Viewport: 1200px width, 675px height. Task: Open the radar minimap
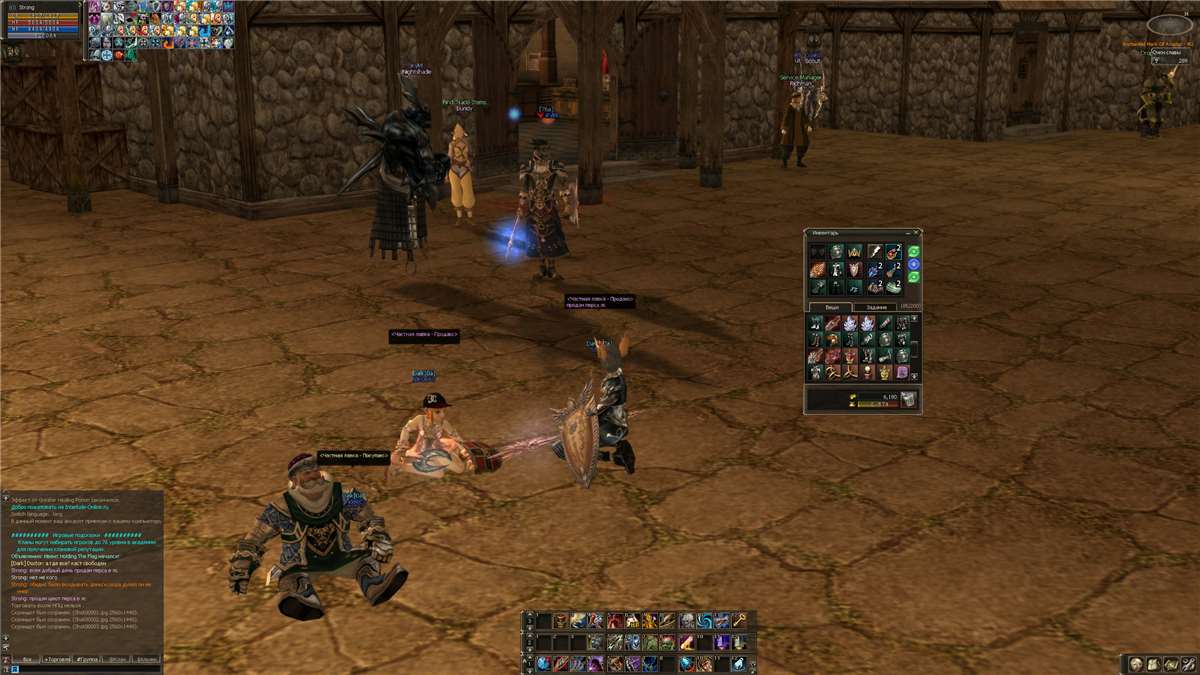point(1168,25)
